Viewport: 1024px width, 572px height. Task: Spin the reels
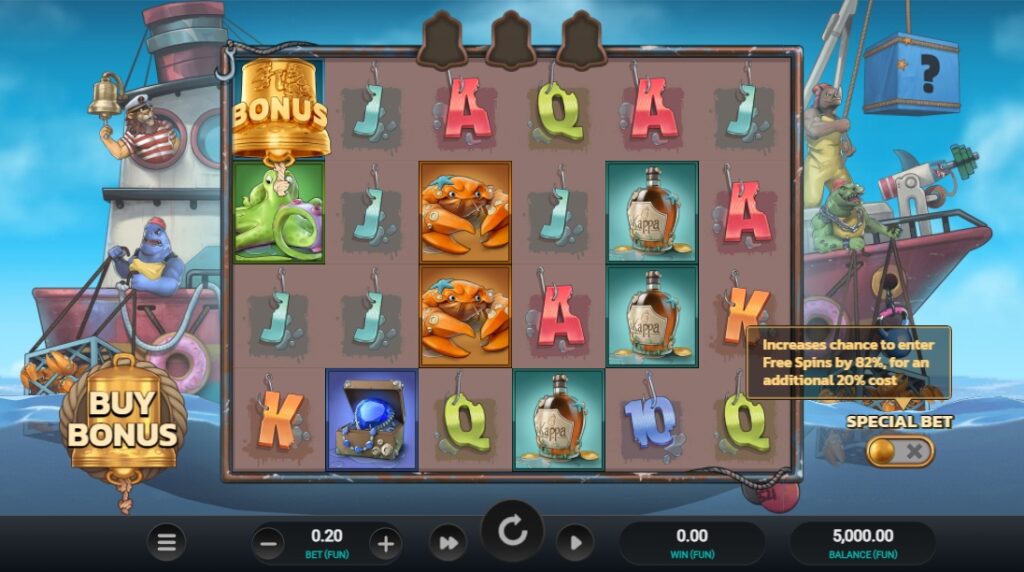(513, 533)
